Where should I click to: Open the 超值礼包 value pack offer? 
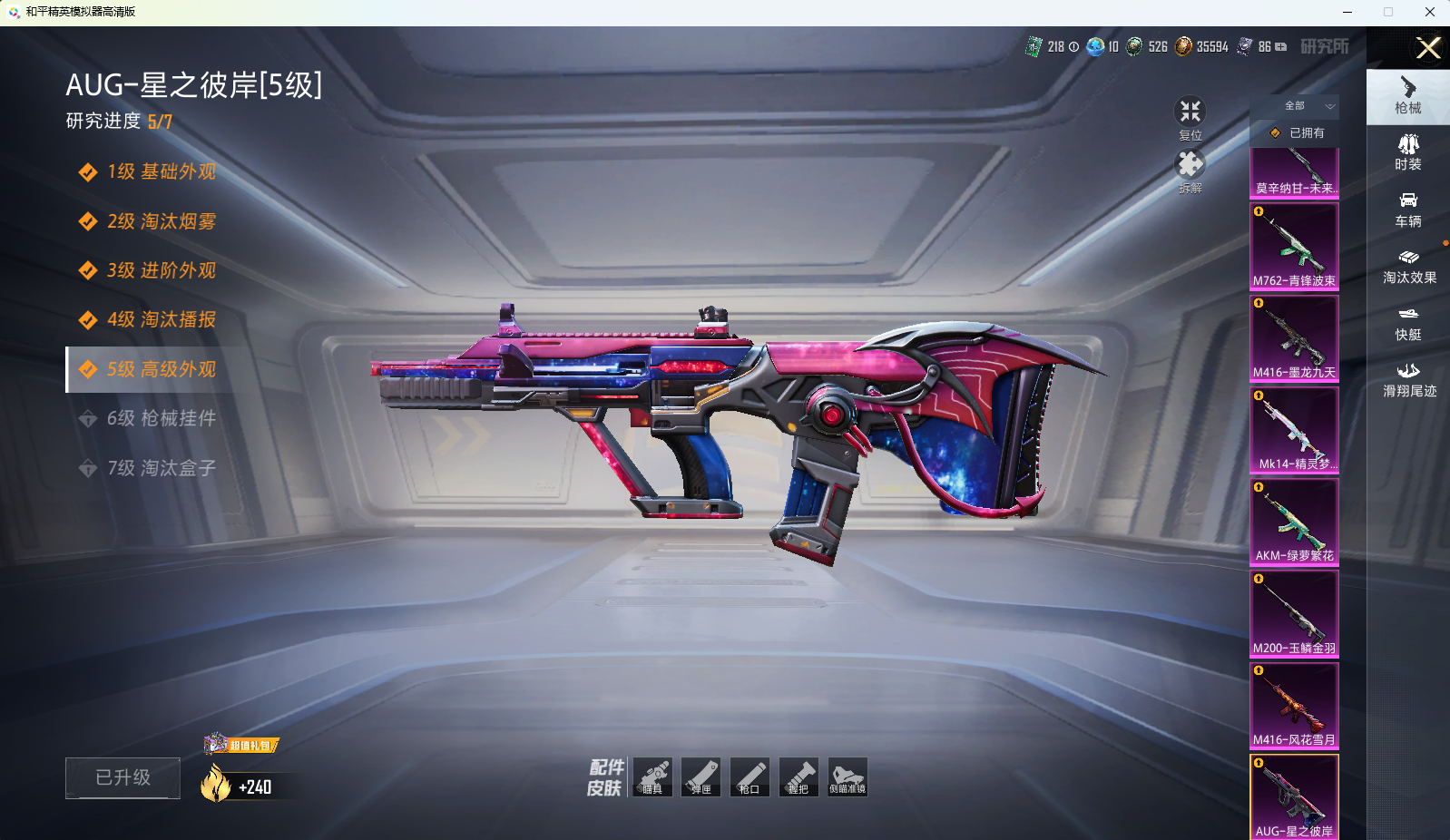[243, 745]
